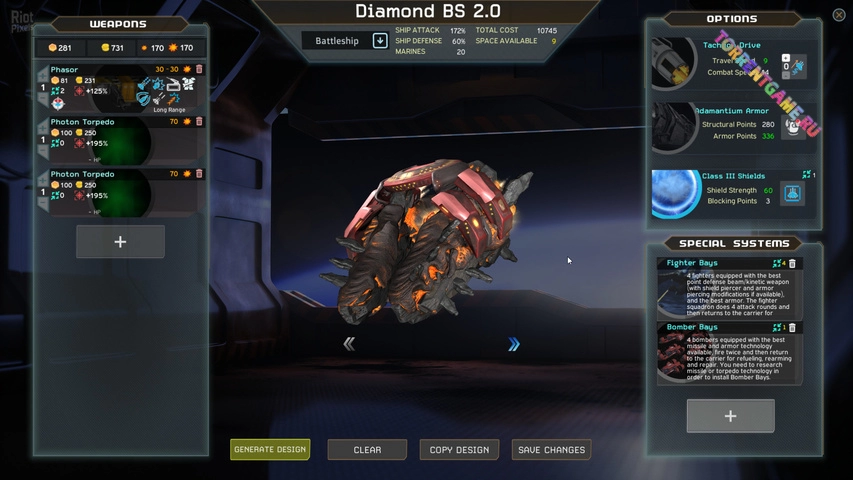Screen dimensions: 853x480
Task: Close the ship design screen
Action: point(839,15)
